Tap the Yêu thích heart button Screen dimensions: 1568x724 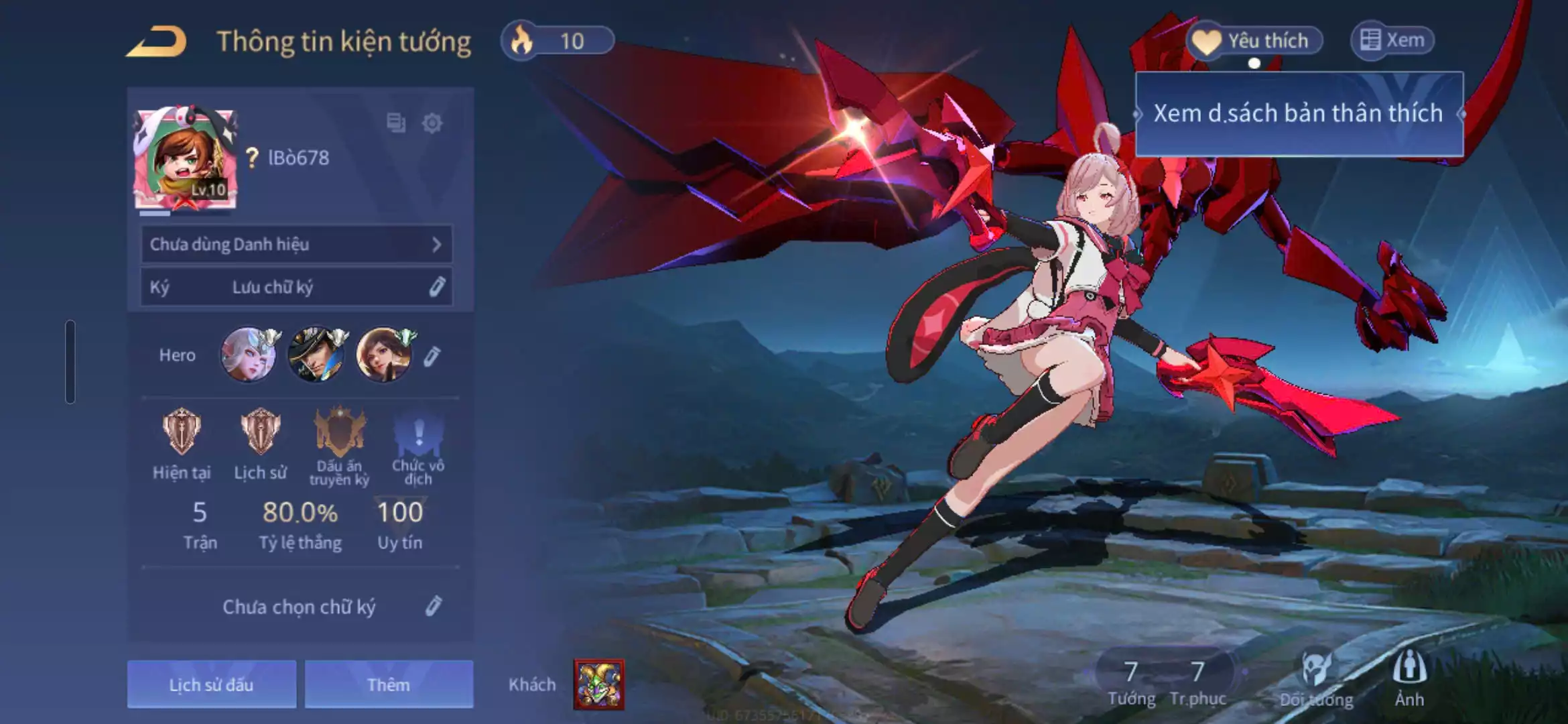pos(1254,41)
